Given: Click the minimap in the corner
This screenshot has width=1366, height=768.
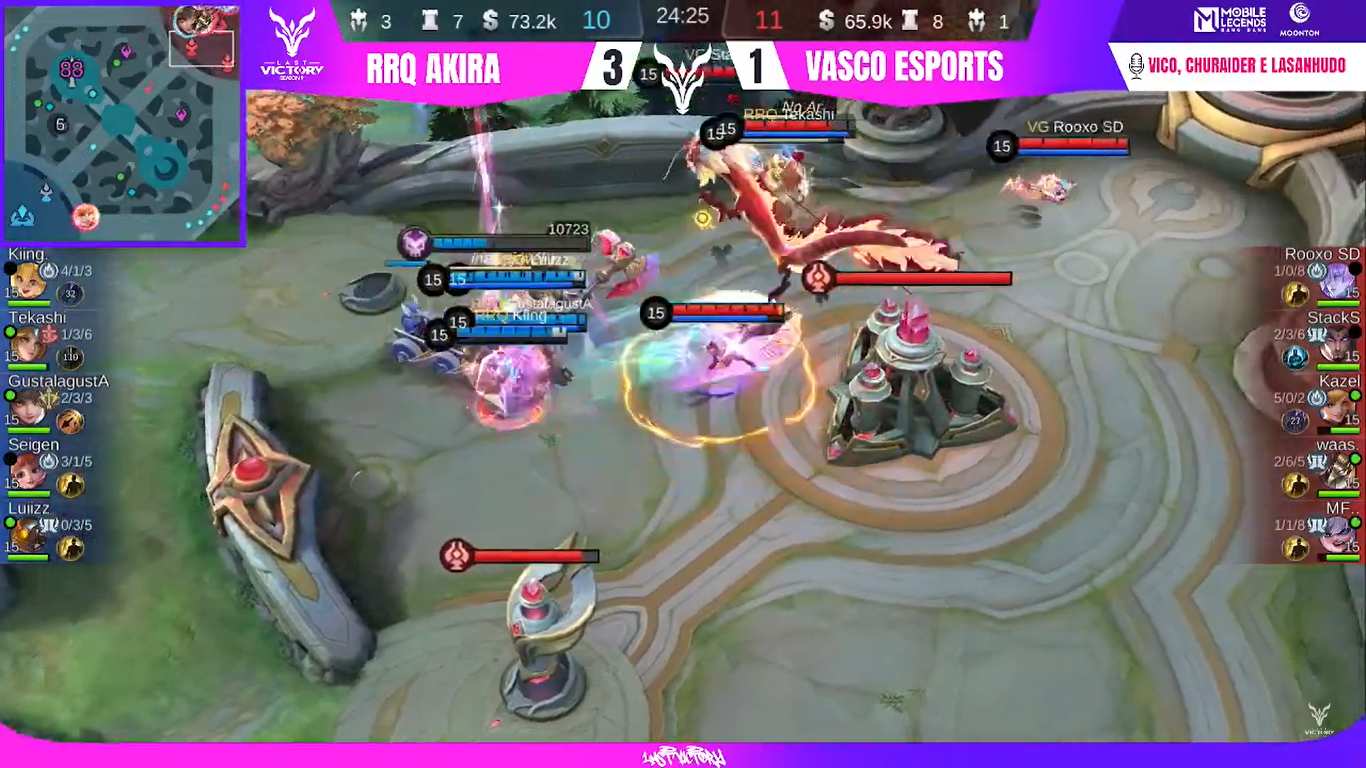Looking at the screenshot, I should click(x=122, y=123).
